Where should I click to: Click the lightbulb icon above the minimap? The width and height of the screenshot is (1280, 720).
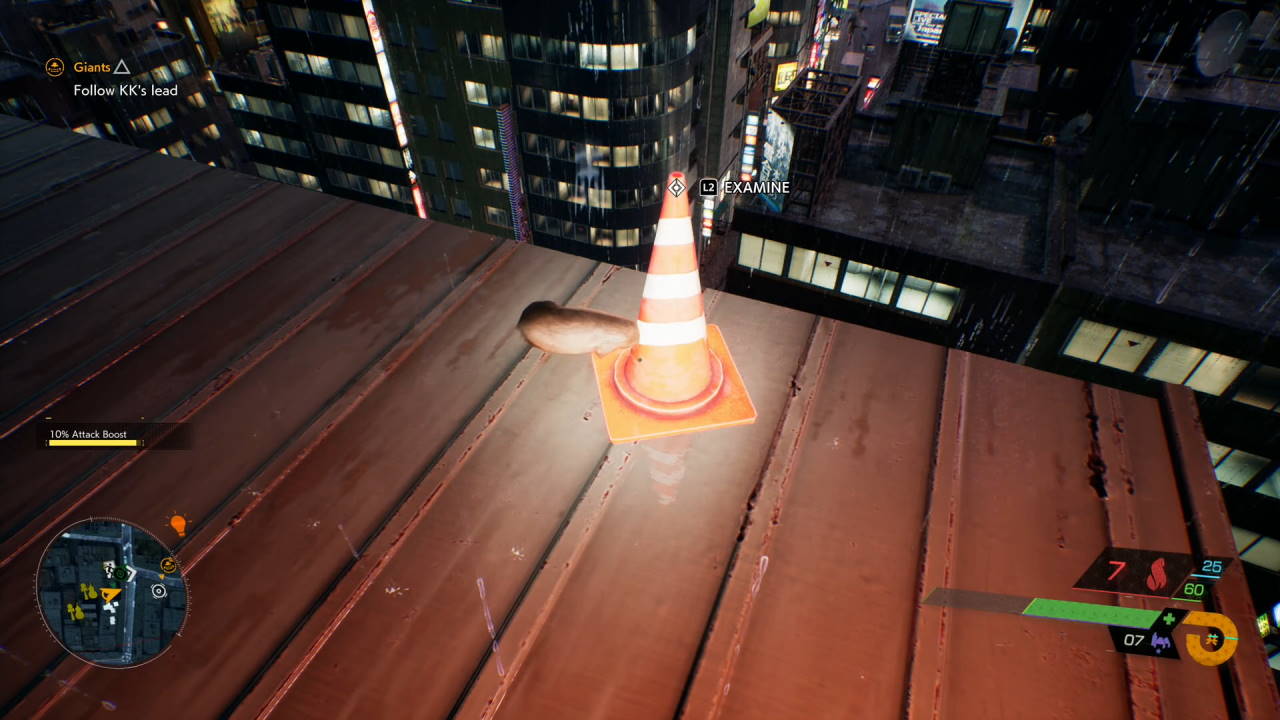coord(178,524)
